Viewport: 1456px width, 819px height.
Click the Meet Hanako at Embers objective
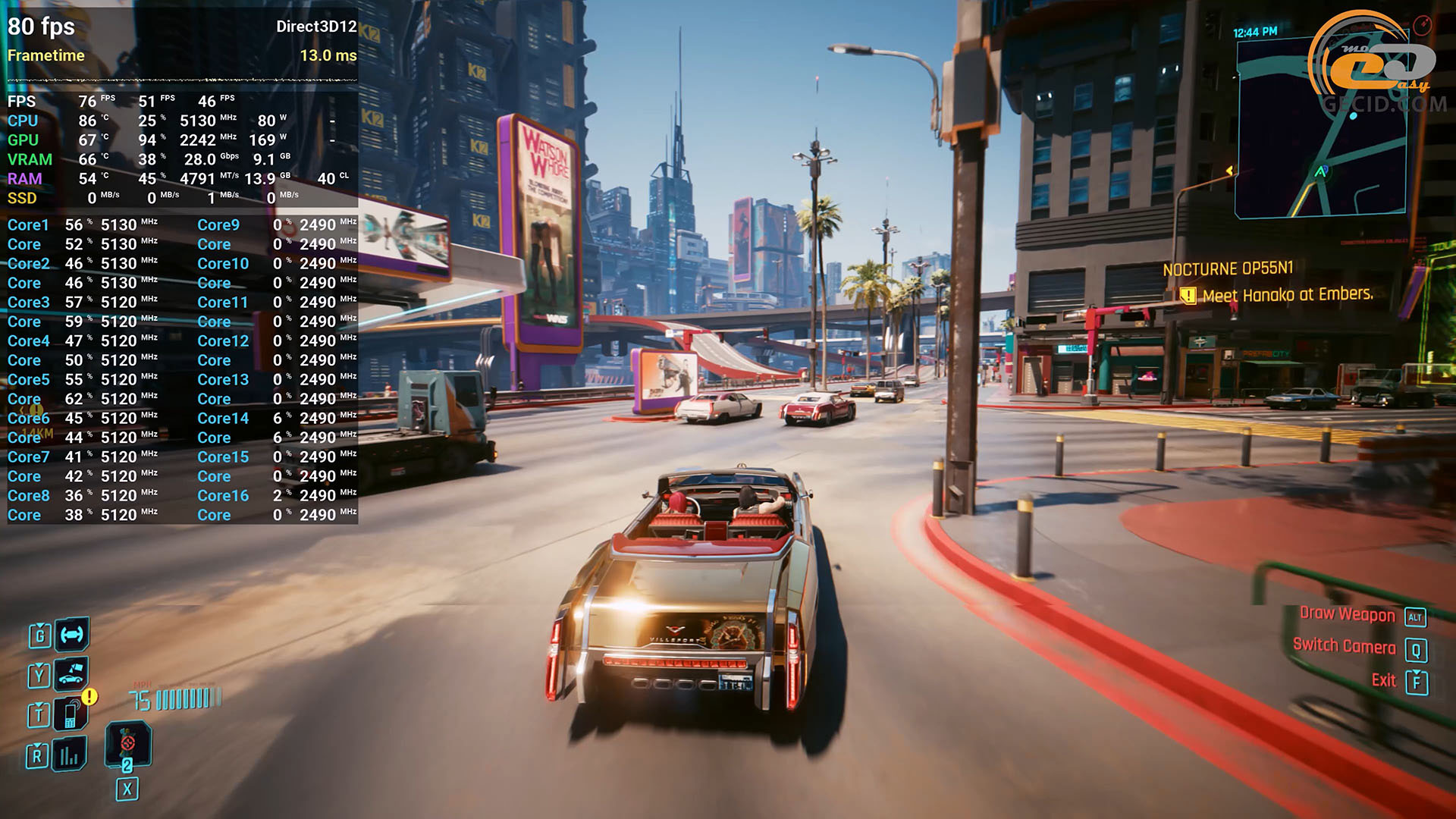point(1287,295)
